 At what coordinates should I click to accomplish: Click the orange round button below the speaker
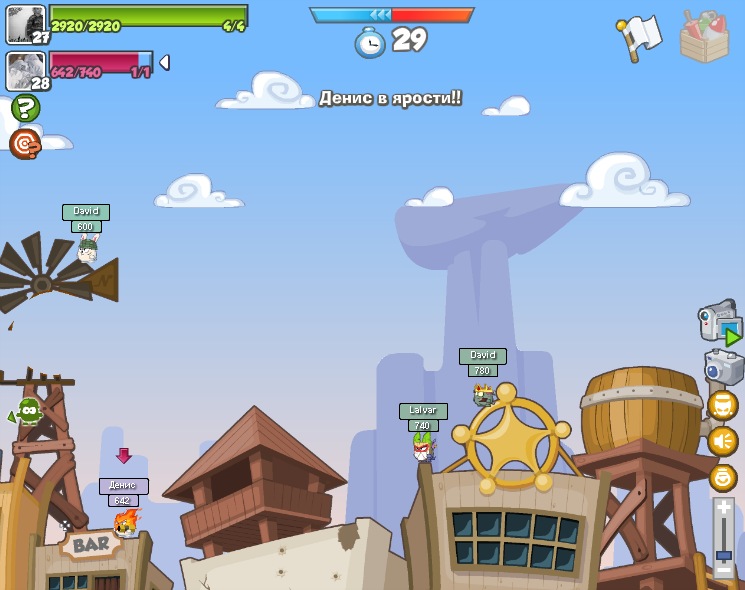click(x=722, y=477)
